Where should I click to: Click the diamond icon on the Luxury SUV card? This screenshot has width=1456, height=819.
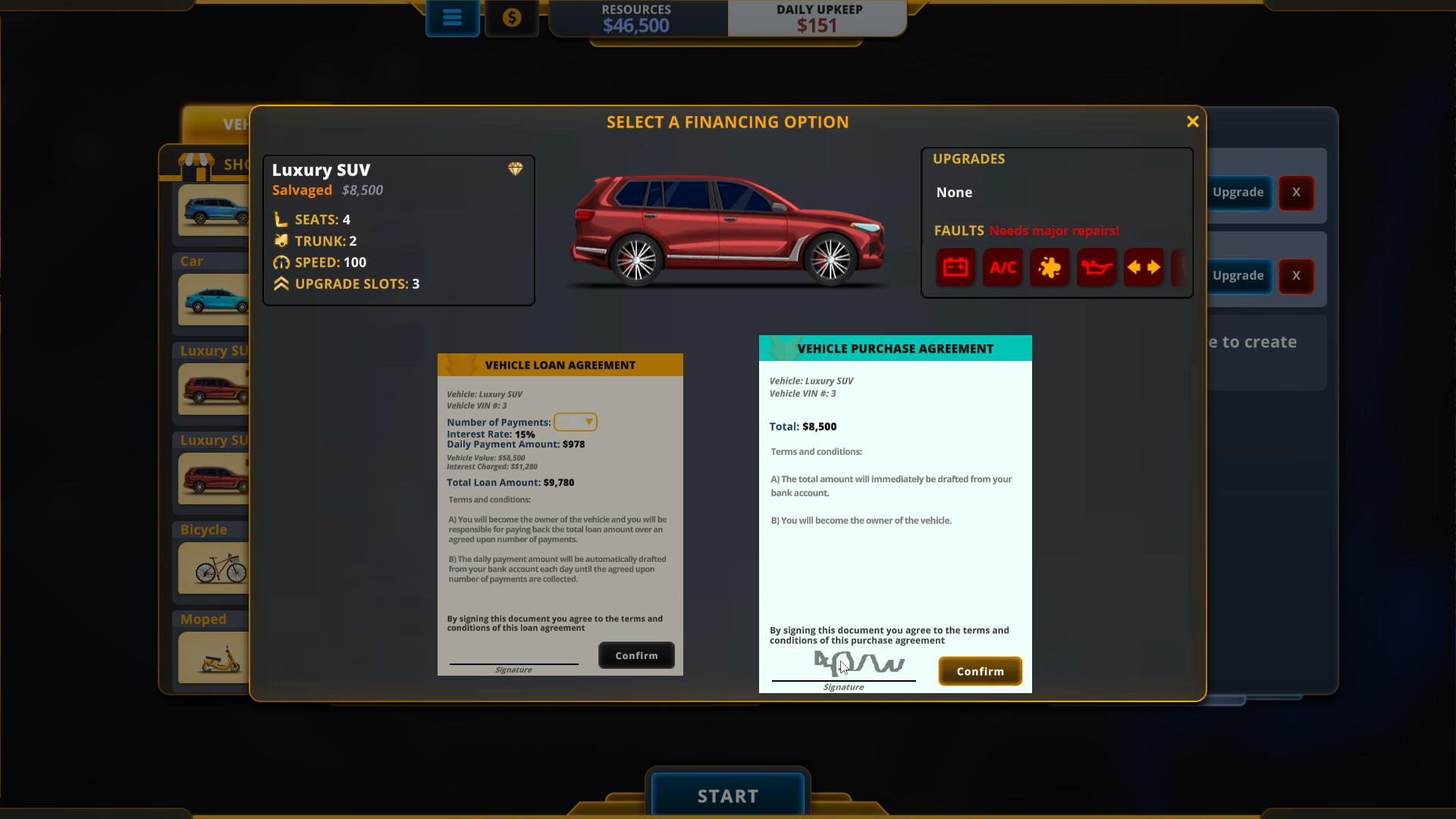(516, 169)
